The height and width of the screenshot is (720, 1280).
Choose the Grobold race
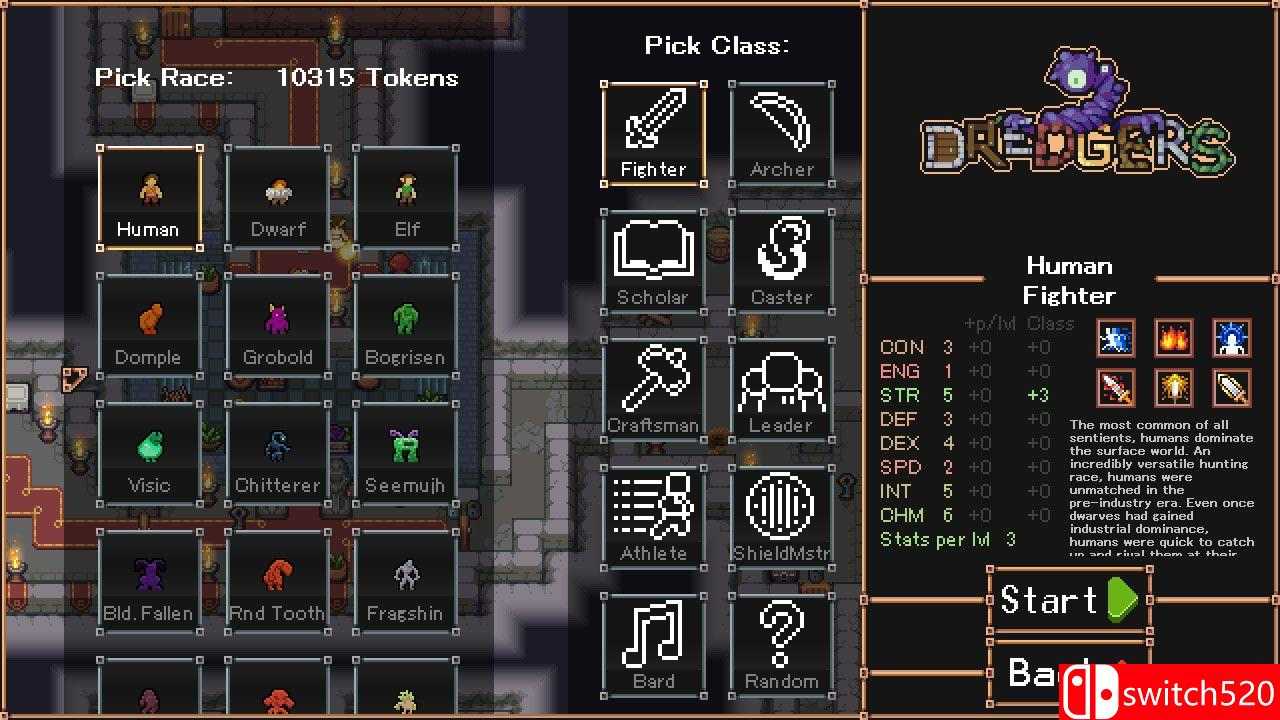tap(277, 323)
